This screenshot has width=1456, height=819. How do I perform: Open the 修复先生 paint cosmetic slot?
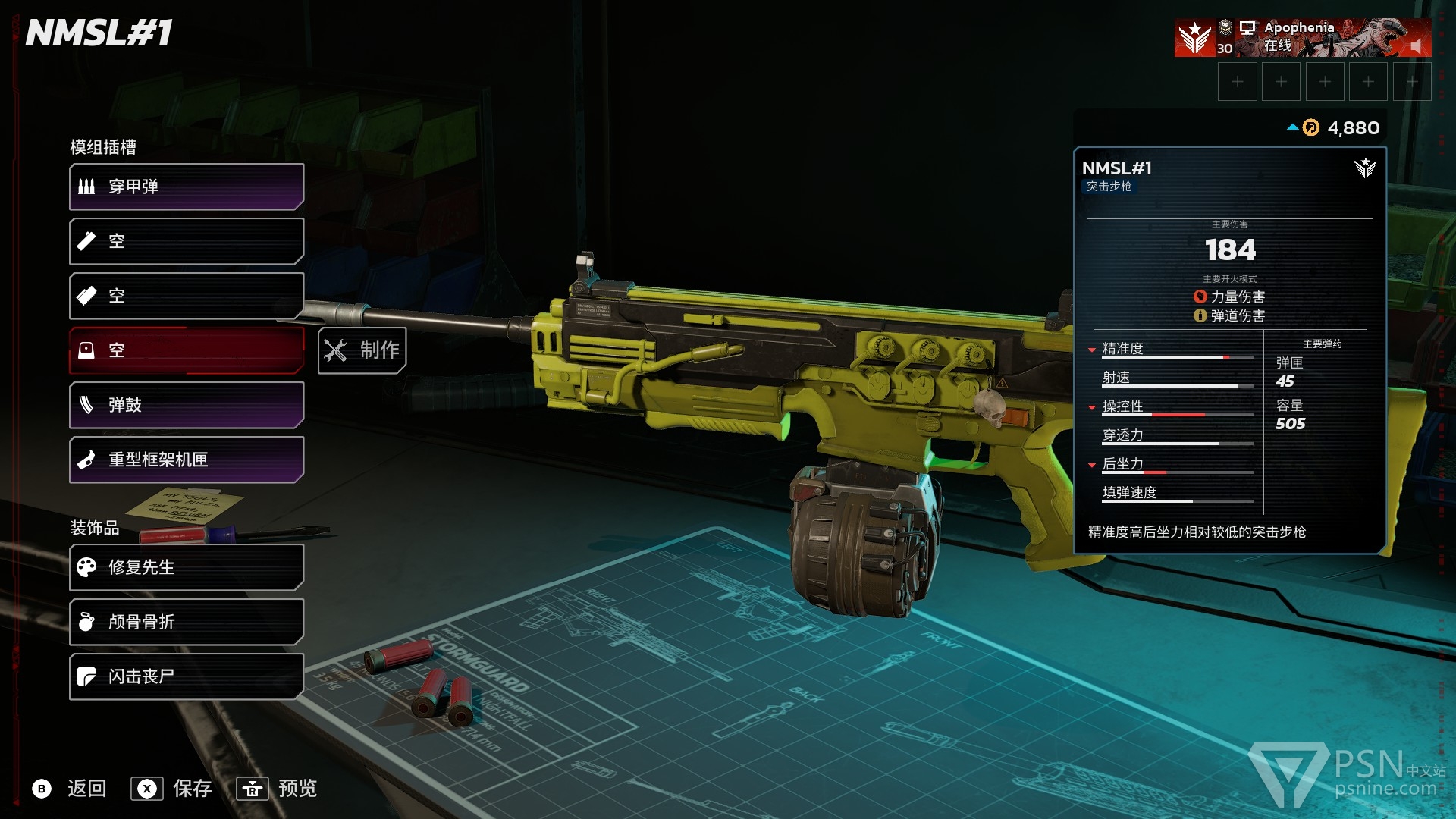pyautogui.click(x=187, y=567)
